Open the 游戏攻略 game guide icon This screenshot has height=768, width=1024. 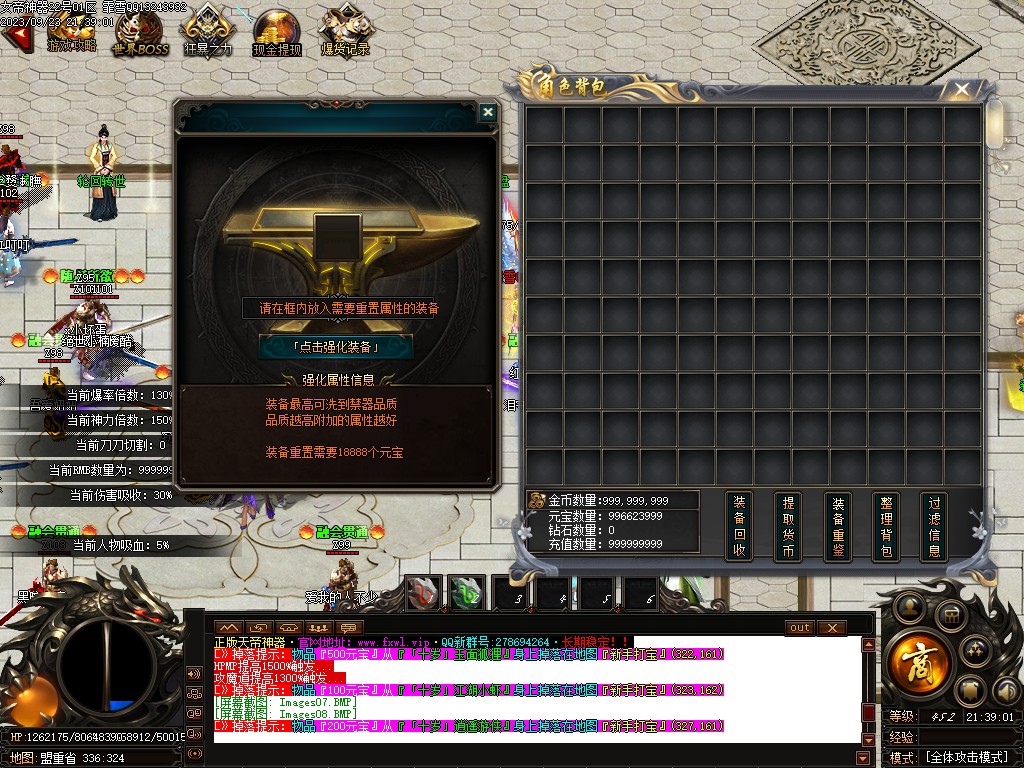72,30
